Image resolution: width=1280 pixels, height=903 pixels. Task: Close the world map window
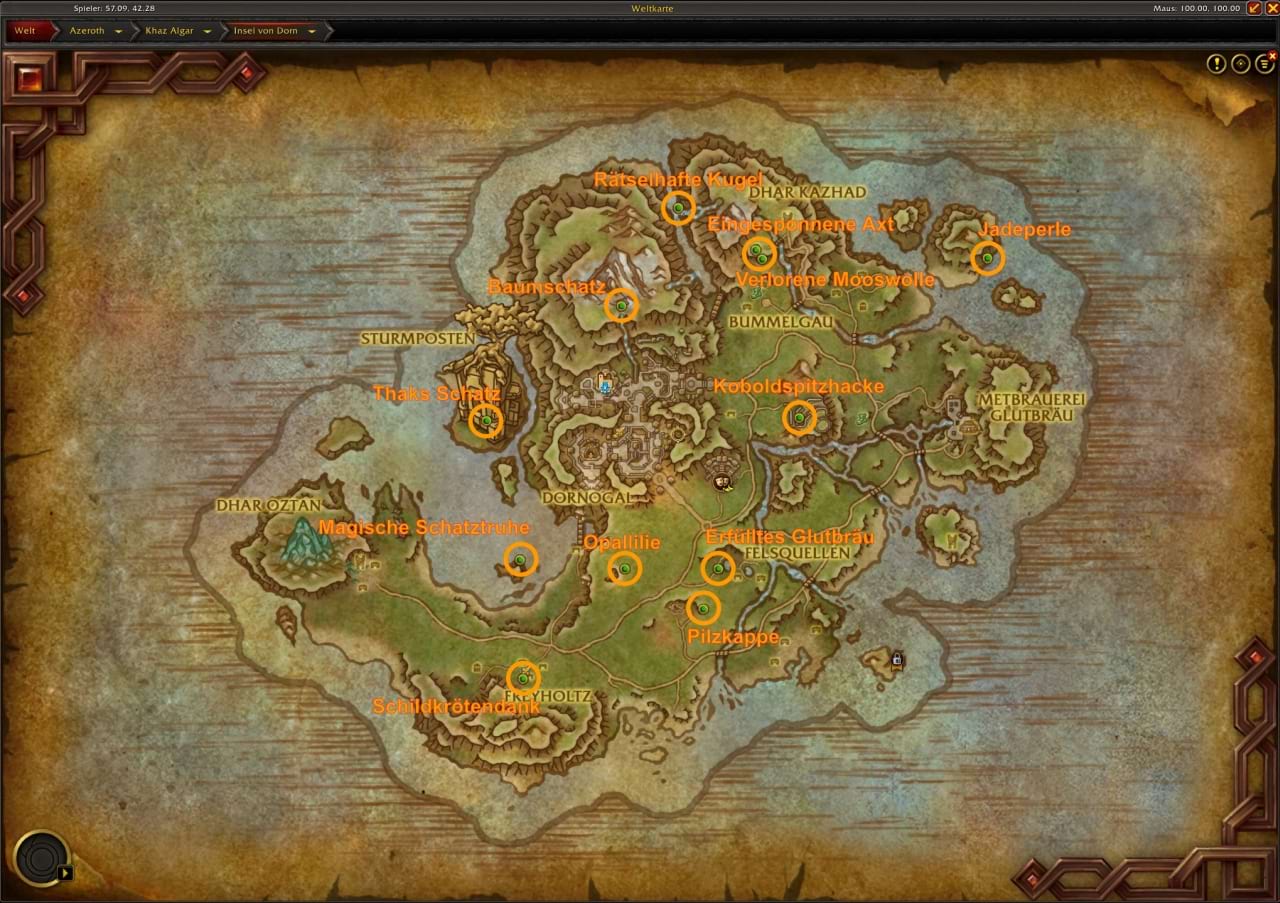pos(1272,8)
